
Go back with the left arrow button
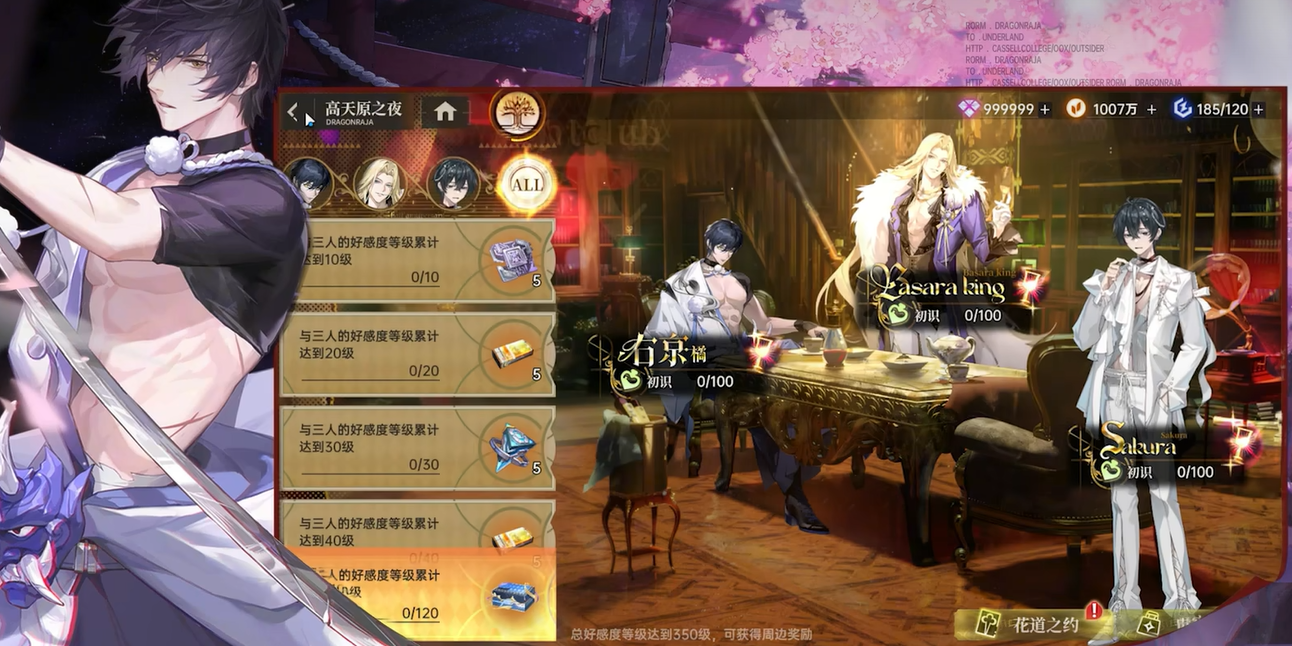coord(293,112)
